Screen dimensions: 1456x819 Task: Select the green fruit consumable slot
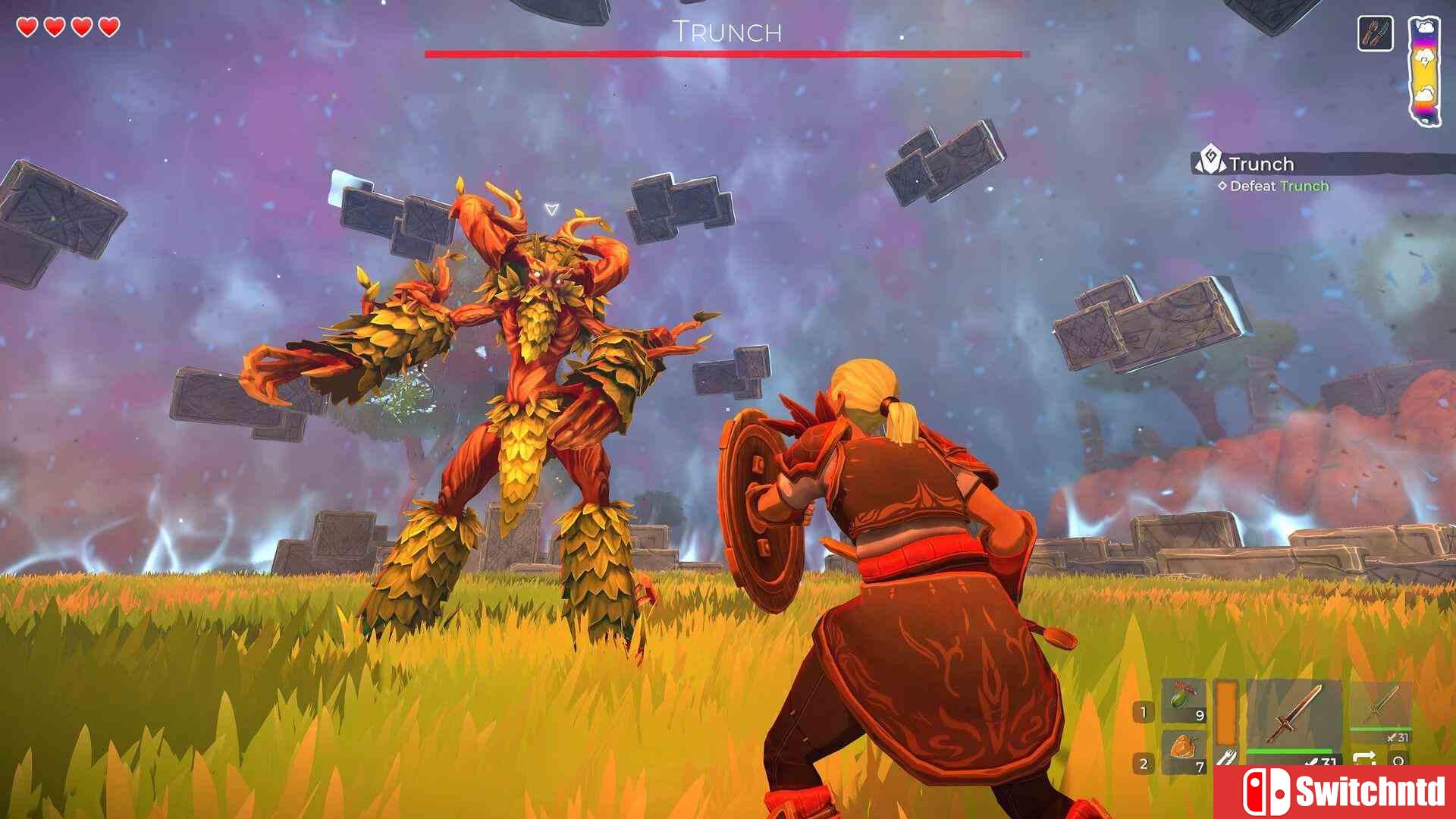1183,702
